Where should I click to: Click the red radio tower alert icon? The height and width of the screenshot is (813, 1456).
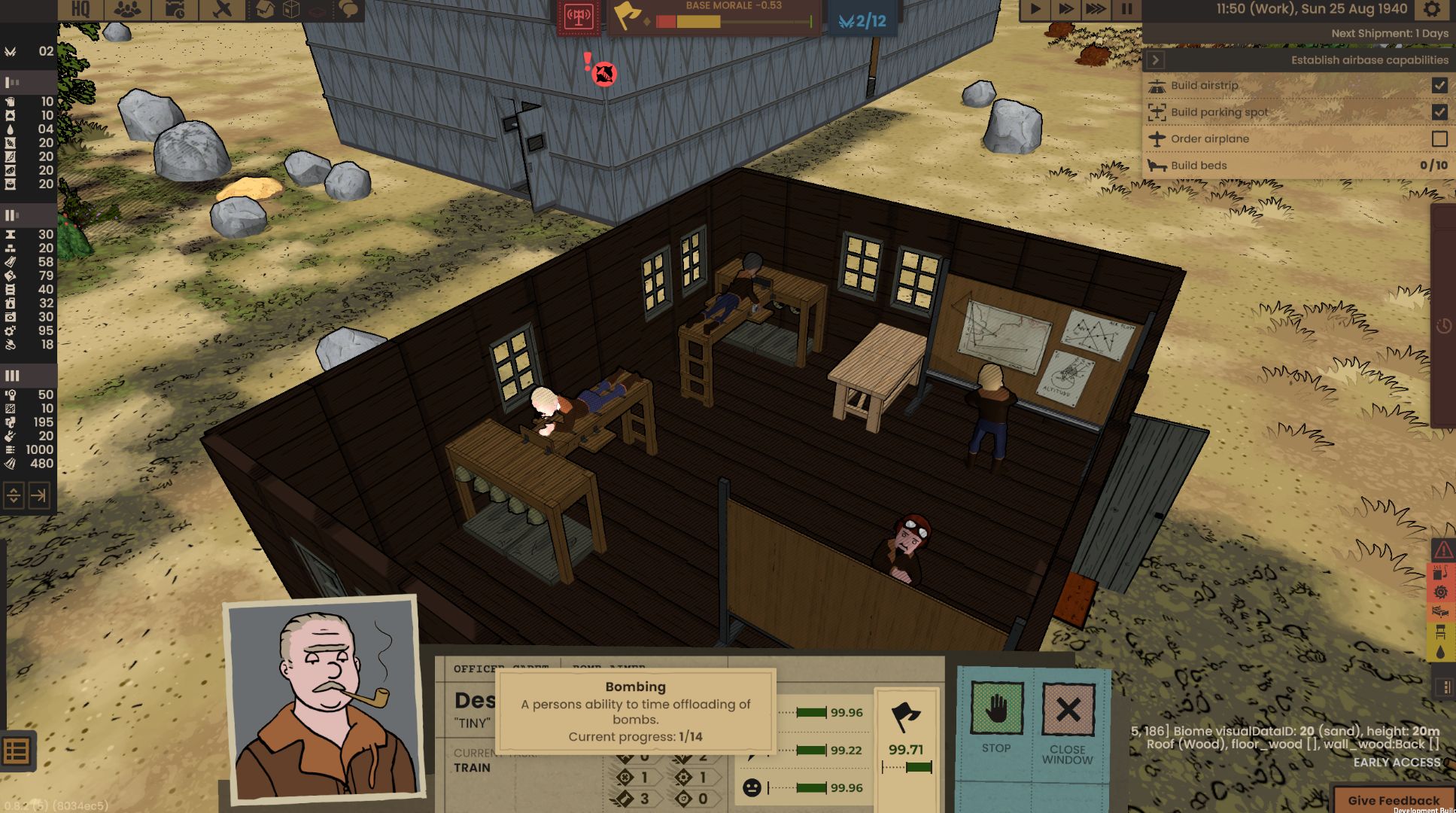point(578,18)
